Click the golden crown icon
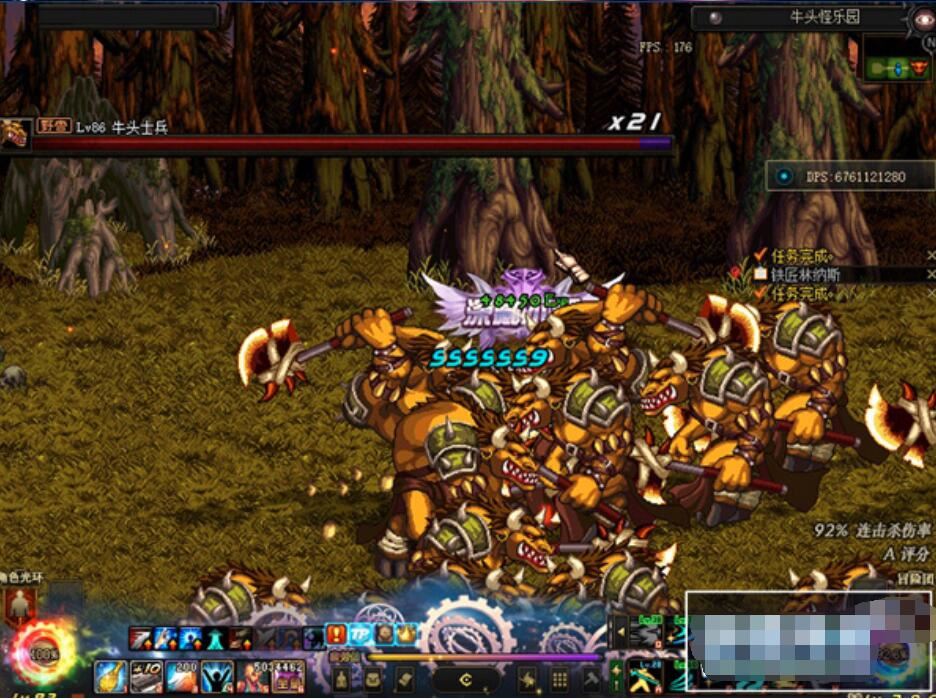The height and width of the screenshot is (699, 936). [407, 634]
